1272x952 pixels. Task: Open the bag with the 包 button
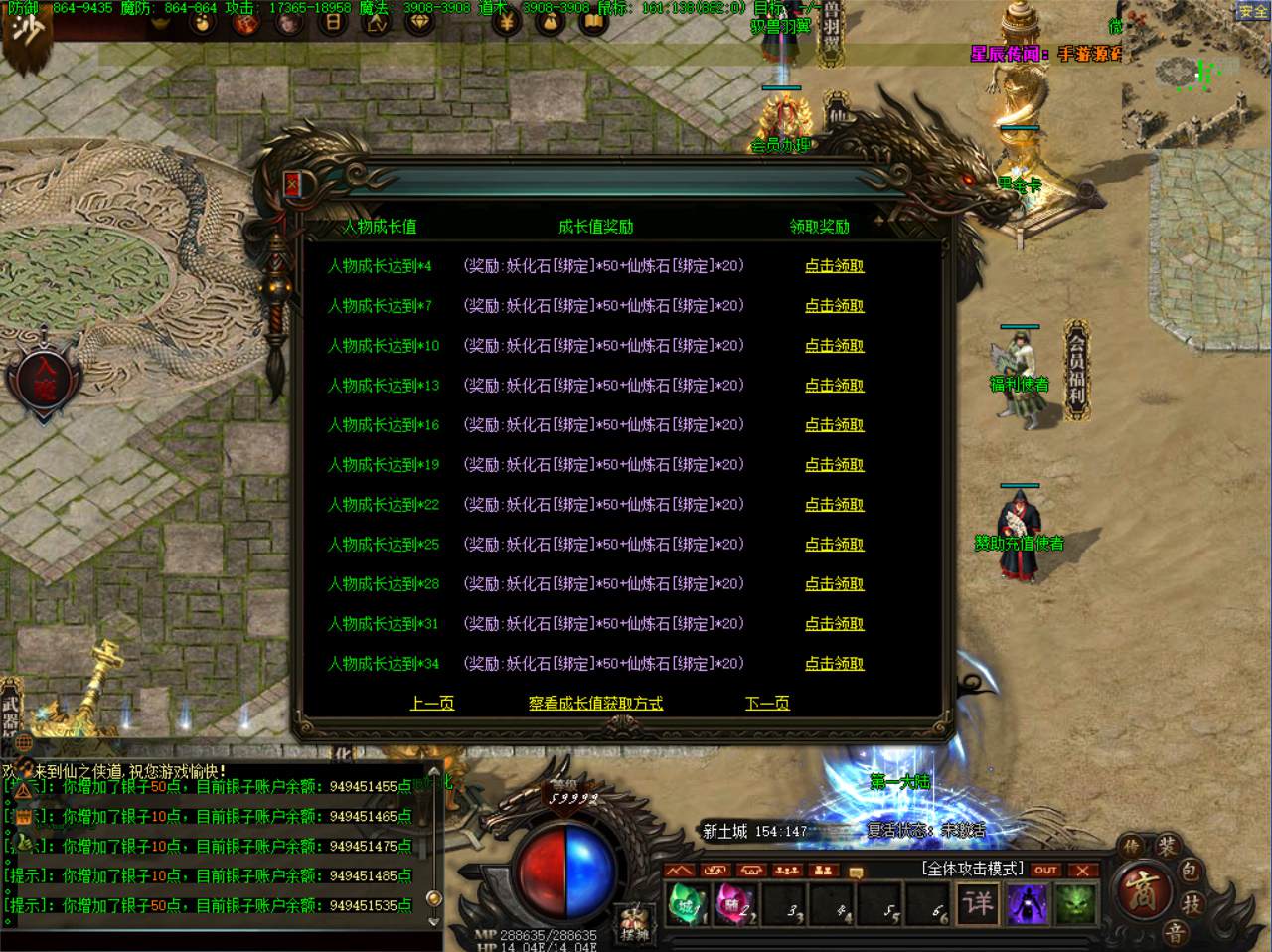click(1190, 872)
